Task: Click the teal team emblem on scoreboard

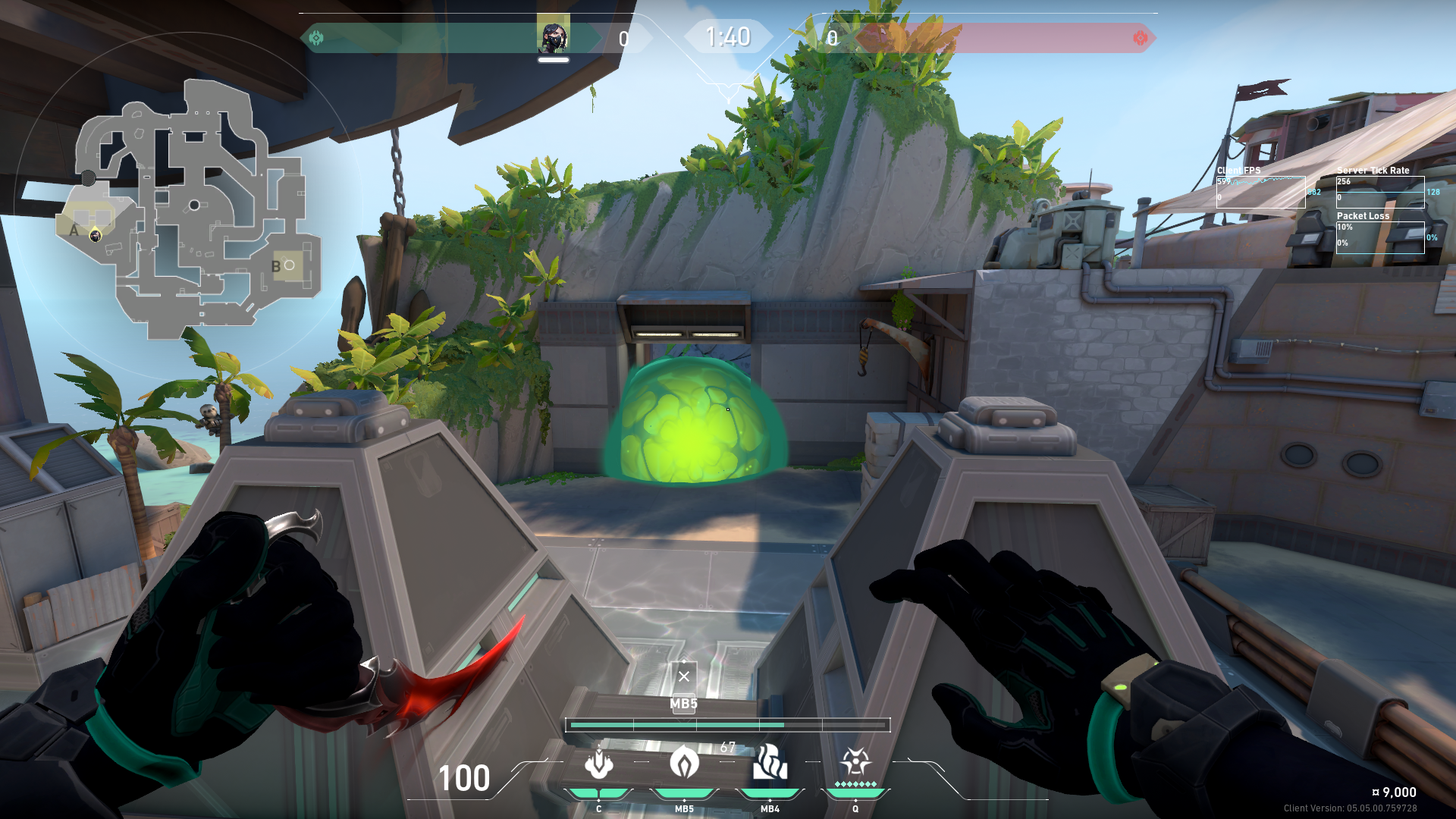Action: [316, 37]
